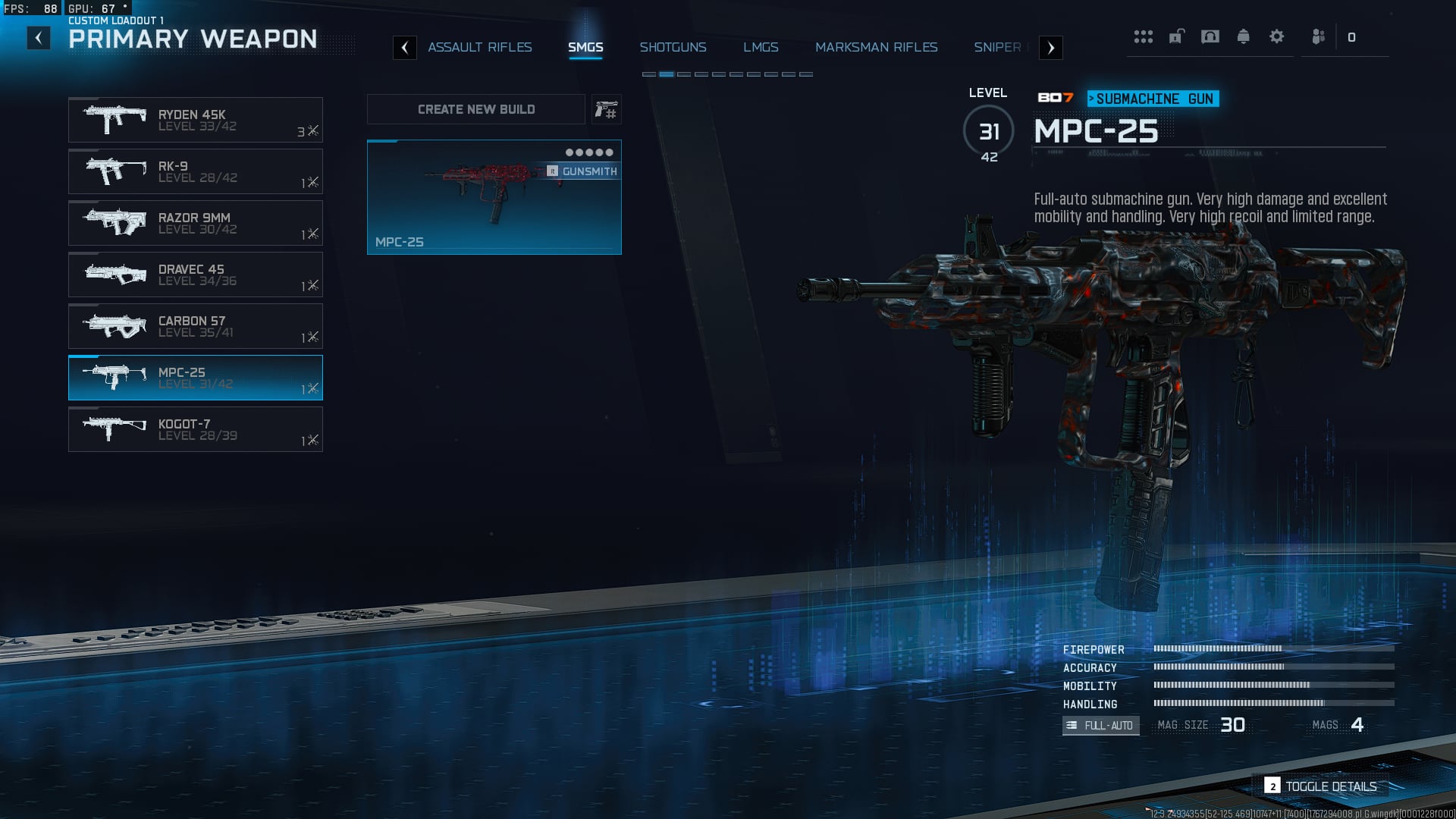Select the Marksman Rifles tab

coord(876,47)
